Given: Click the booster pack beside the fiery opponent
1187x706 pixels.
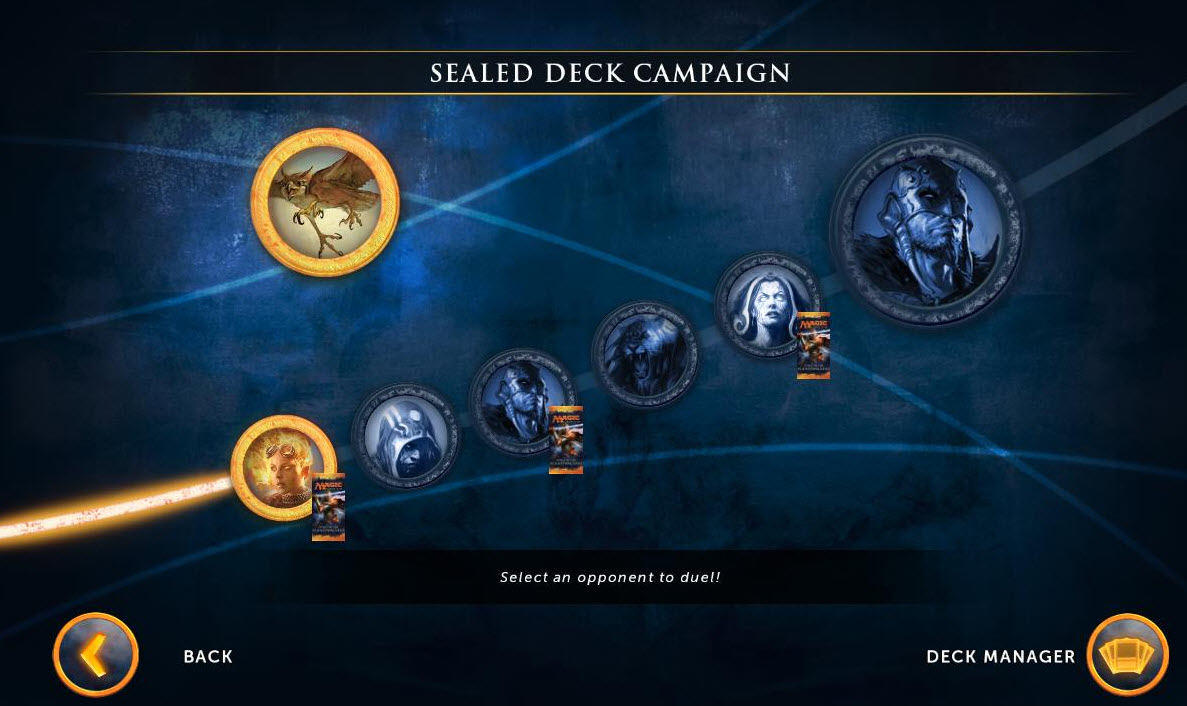Looking at the screenshot, I should coord(328,506).
